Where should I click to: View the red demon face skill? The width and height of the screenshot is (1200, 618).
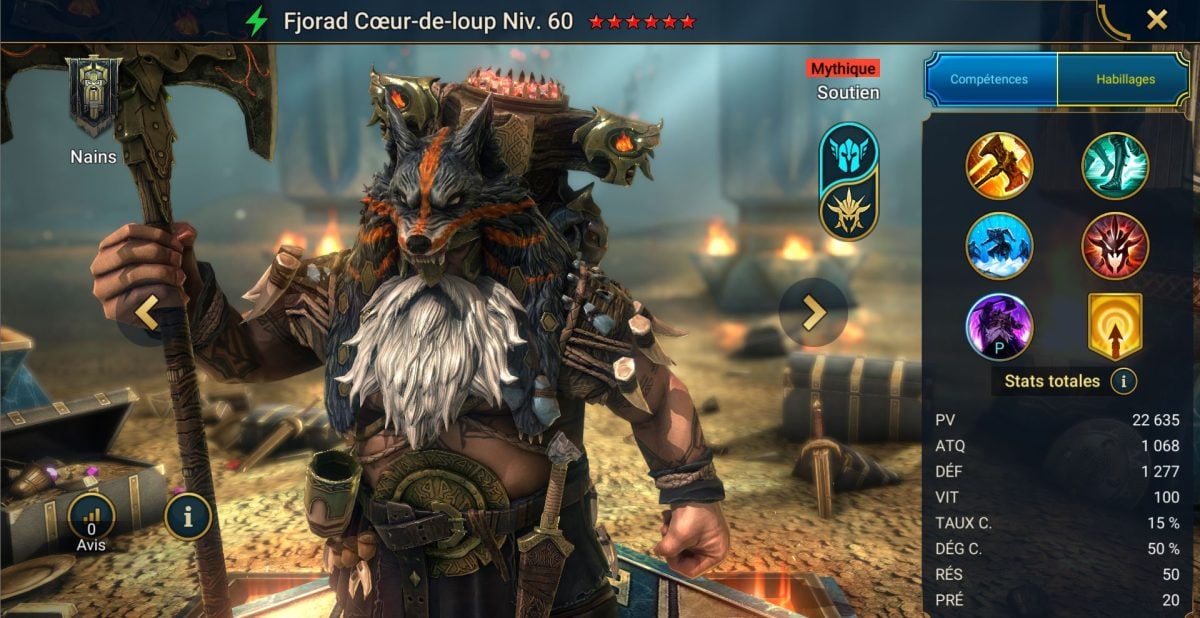pyautogui.click(x=1115, y=246)
